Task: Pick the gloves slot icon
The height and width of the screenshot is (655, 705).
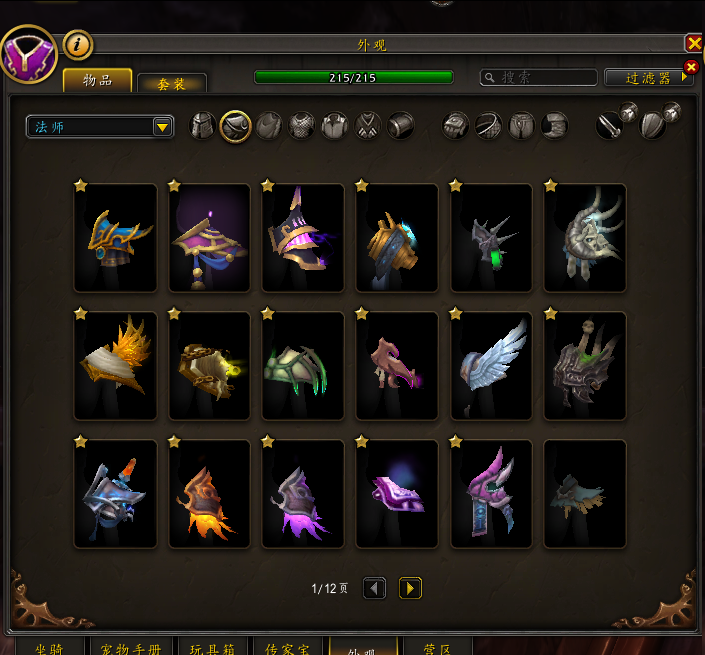Action: [456, 126]
